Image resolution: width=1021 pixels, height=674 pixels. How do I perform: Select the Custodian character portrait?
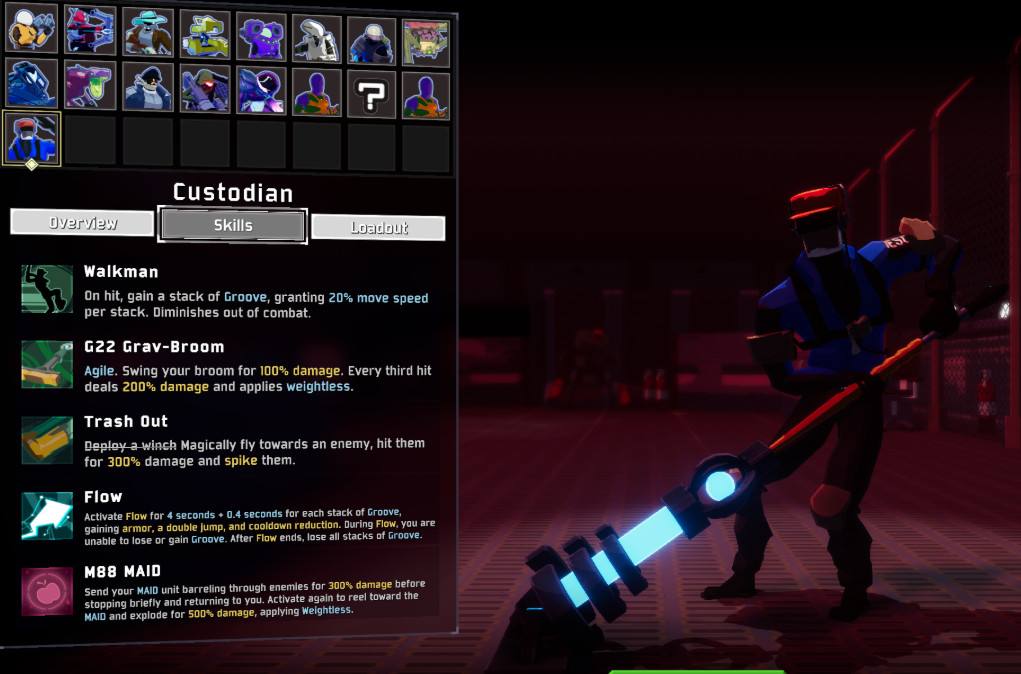[32, 138]
